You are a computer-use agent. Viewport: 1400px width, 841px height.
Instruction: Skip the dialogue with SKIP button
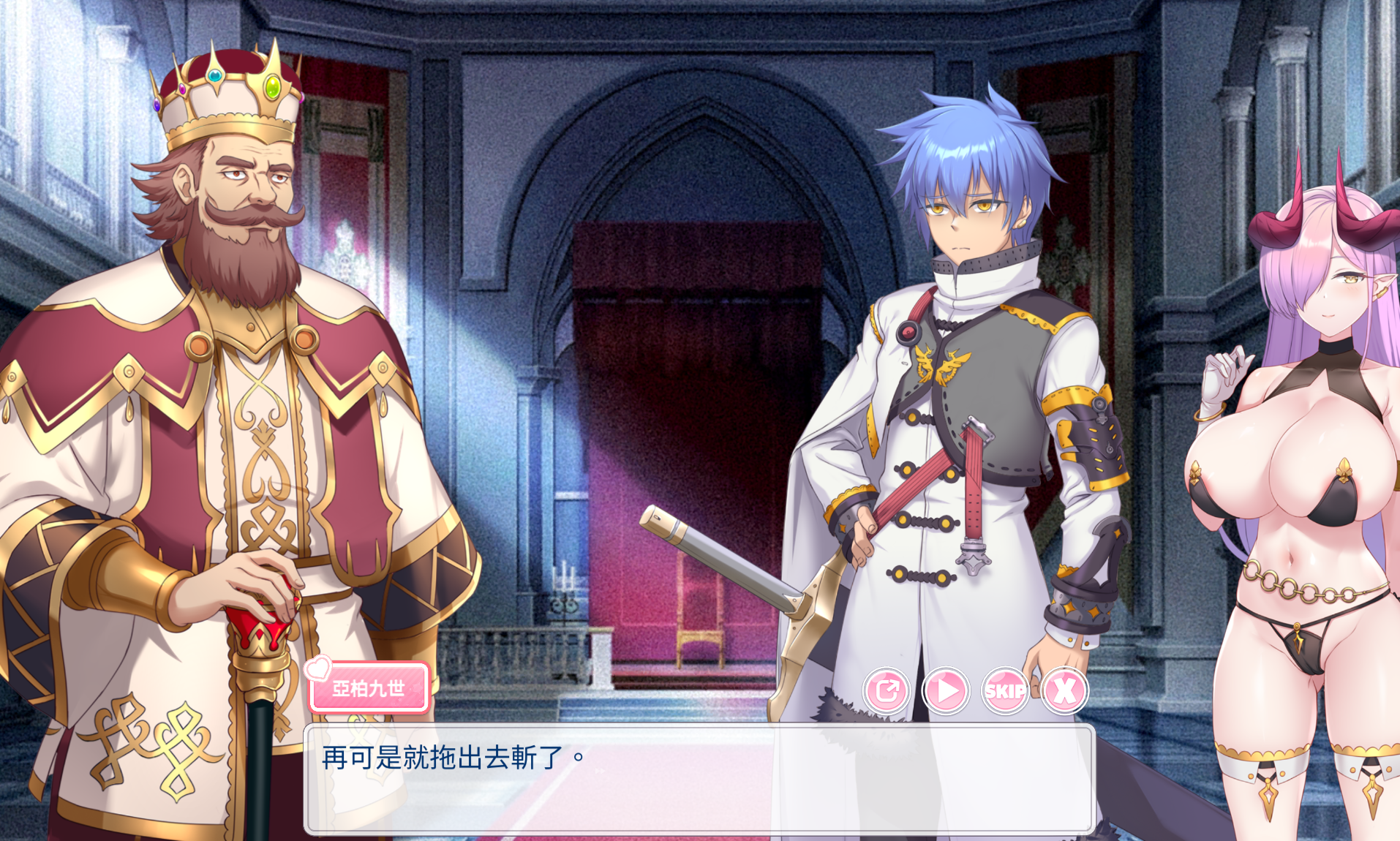click(x=1005, y=690)
